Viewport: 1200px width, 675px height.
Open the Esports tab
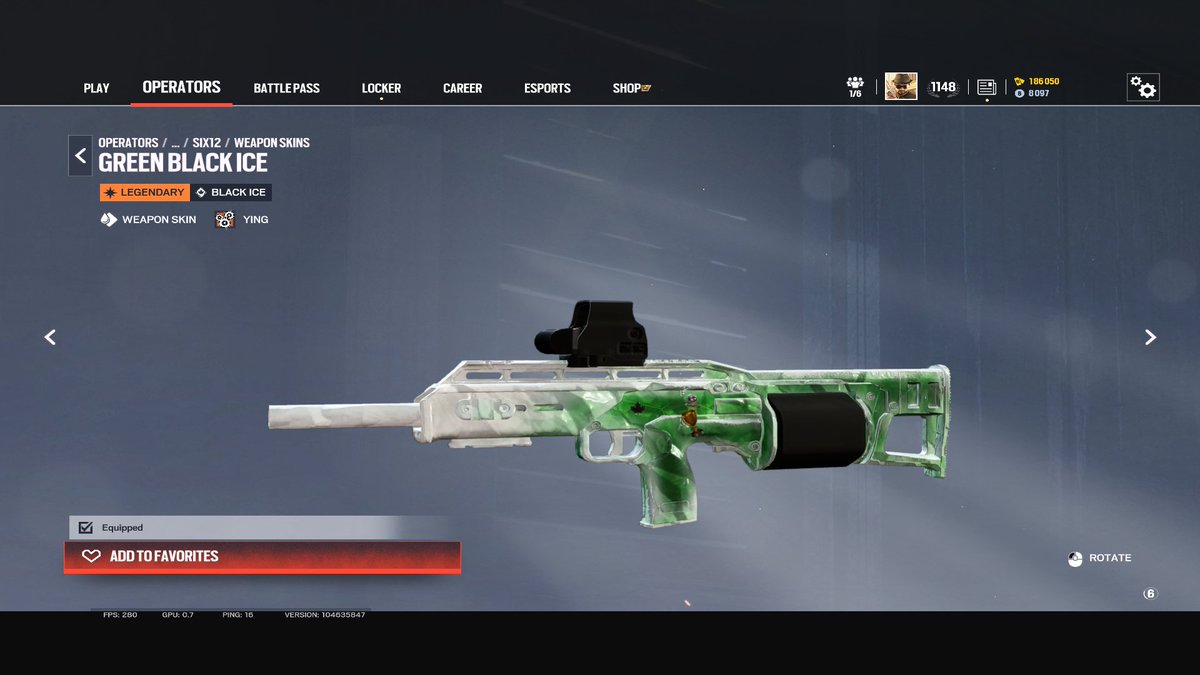547,88
